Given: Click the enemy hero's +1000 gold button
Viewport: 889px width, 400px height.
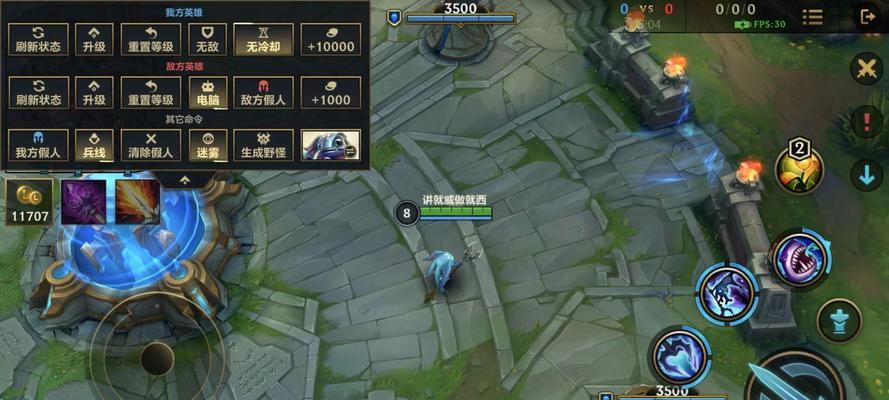Looking at the screenshot, I should (330, 92).
